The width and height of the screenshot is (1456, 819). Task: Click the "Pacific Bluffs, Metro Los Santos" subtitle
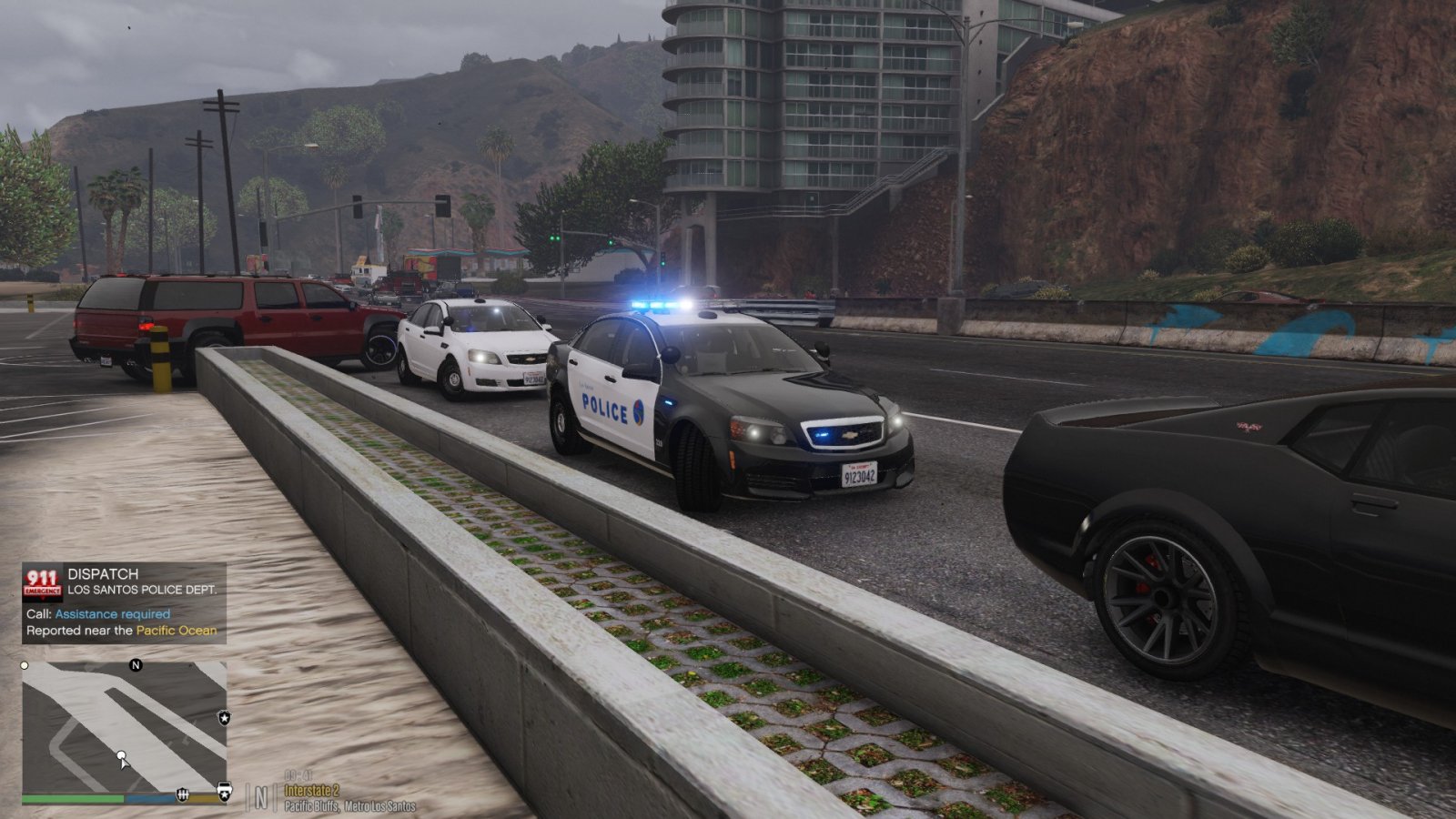click(349, 805)
